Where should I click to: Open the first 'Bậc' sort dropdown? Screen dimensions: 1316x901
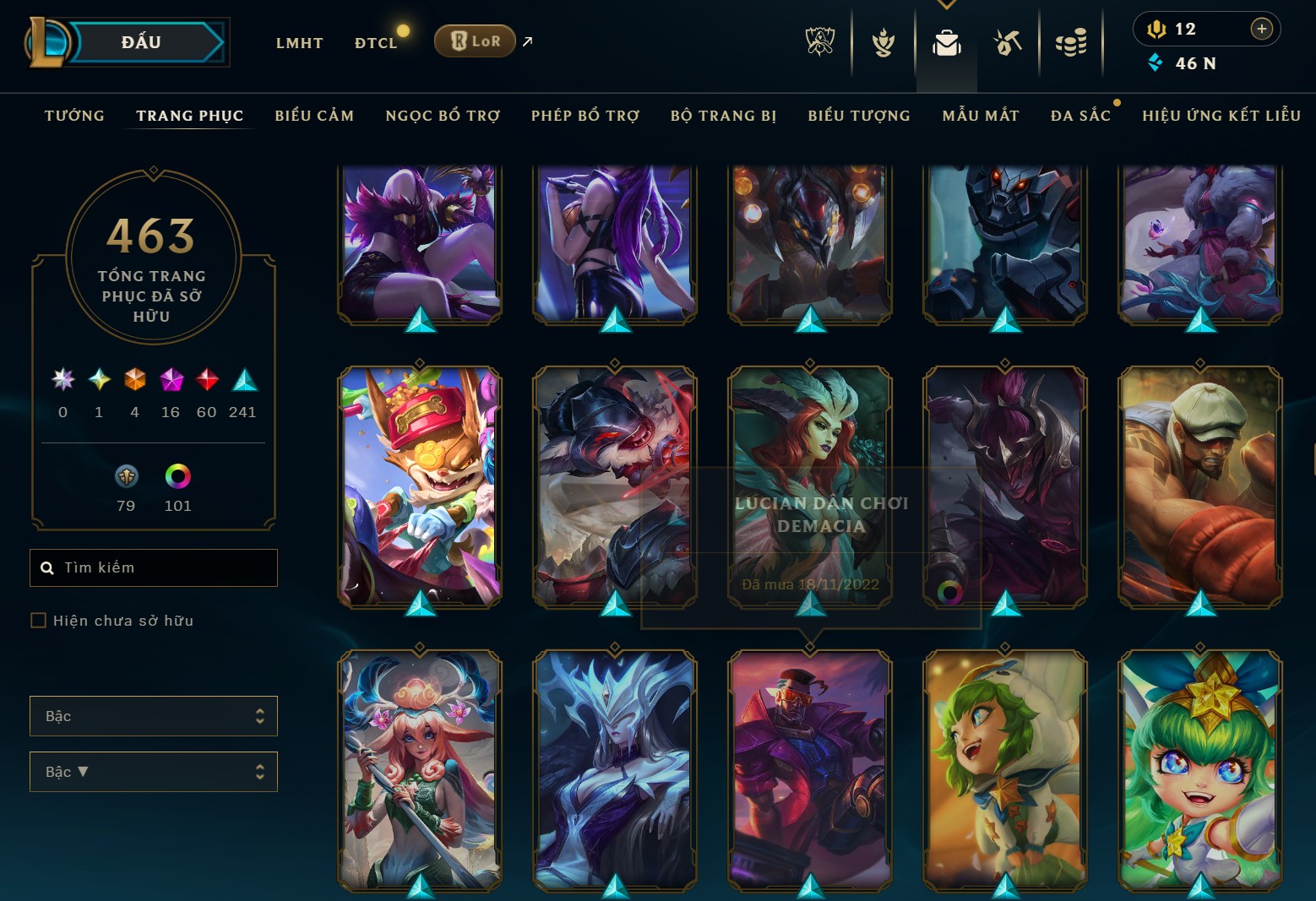153,715
